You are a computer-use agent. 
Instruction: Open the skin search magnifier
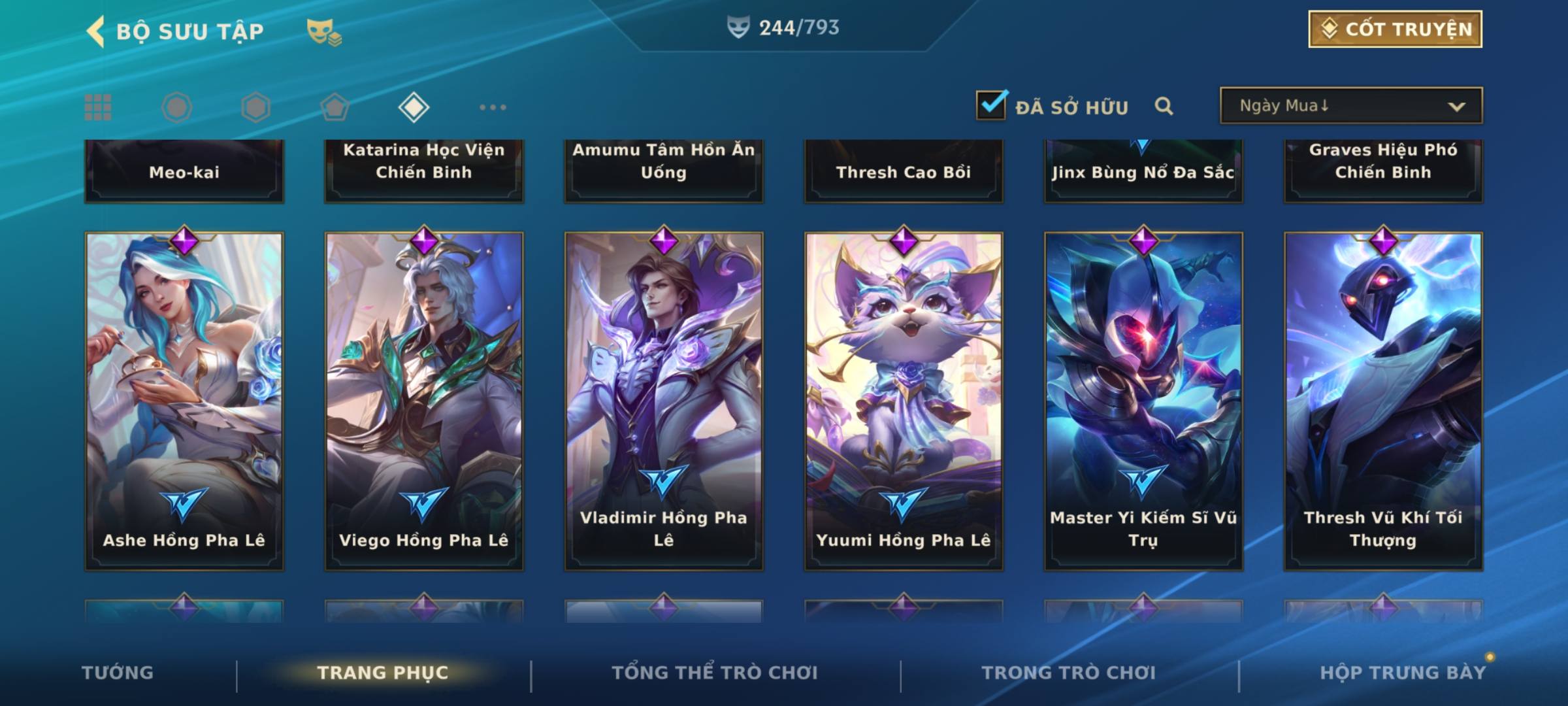pyautogui.click(x=1164, y=106)
